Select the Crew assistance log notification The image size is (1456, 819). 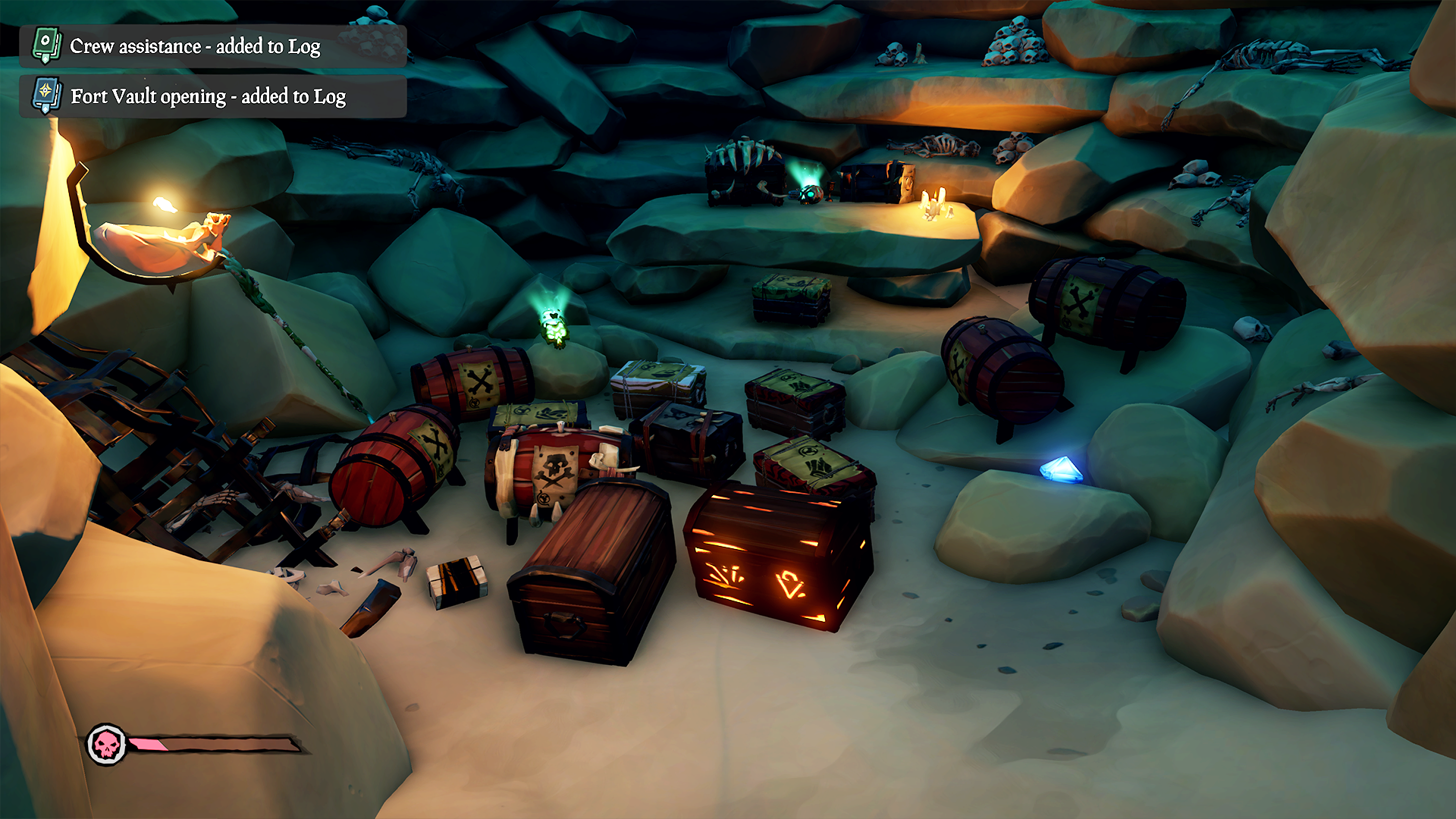click(212, 46)
